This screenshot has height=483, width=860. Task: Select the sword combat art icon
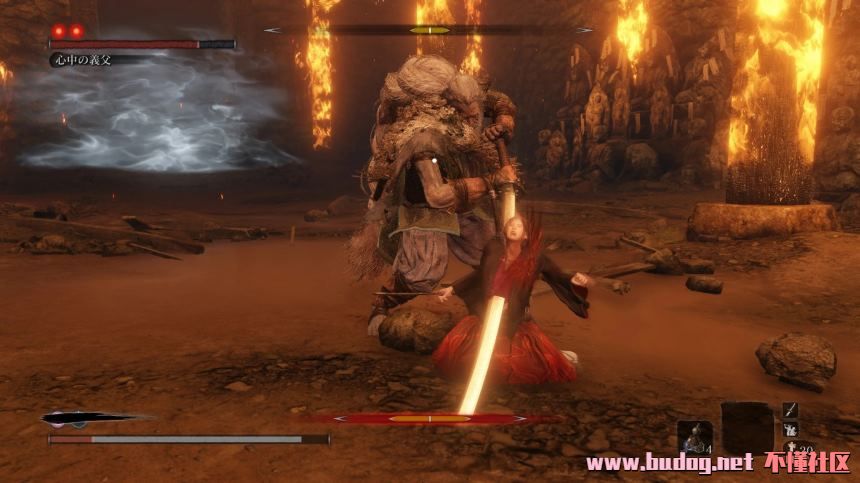(790, 409)
